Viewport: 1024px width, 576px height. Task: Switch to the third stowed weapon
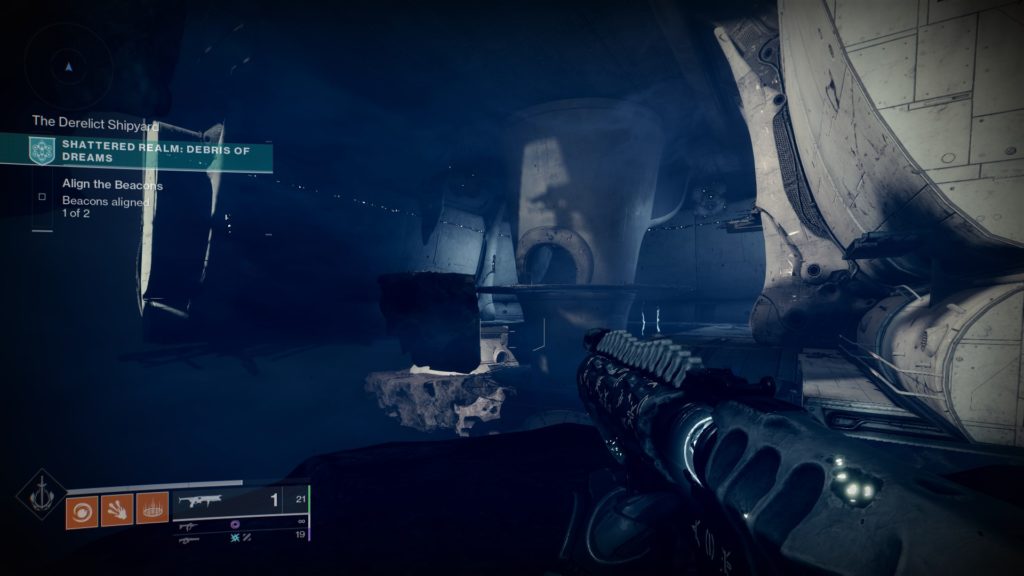(240, 537)
